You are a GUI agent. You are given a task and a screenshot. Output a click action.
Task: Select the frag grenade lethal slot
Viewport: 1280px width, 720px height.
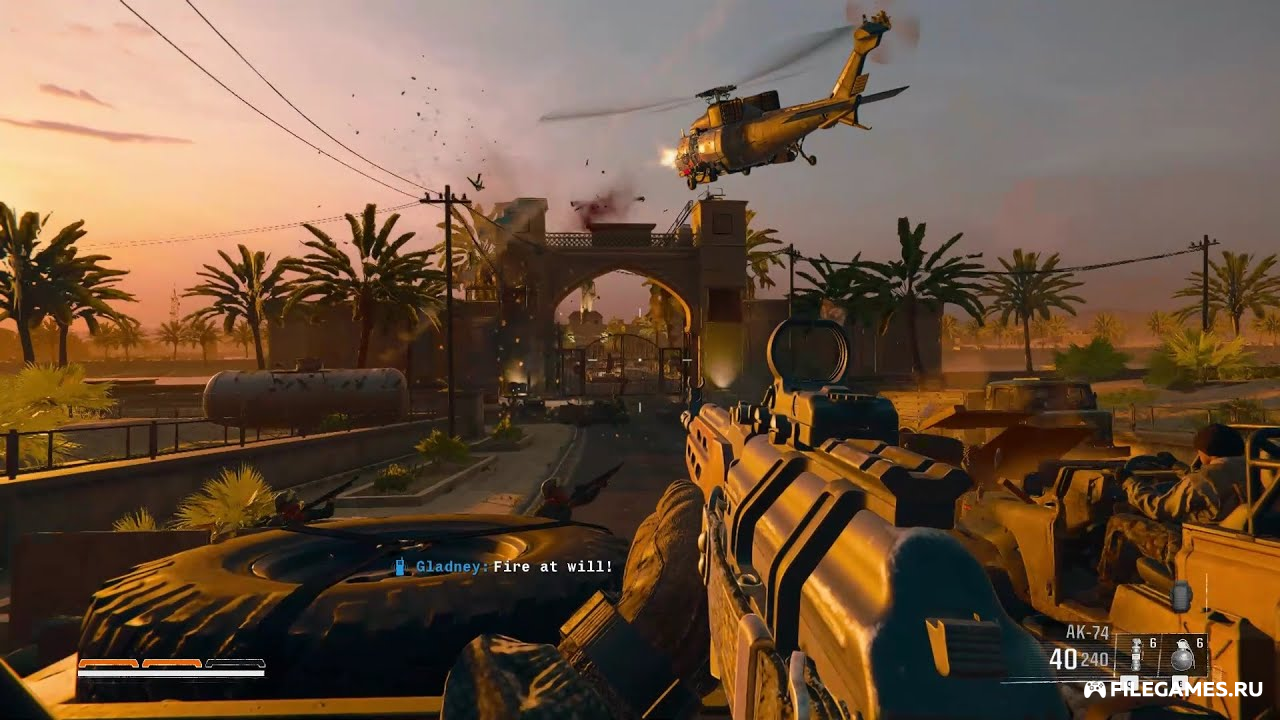pyautogui.click(x=1185, y=656)
